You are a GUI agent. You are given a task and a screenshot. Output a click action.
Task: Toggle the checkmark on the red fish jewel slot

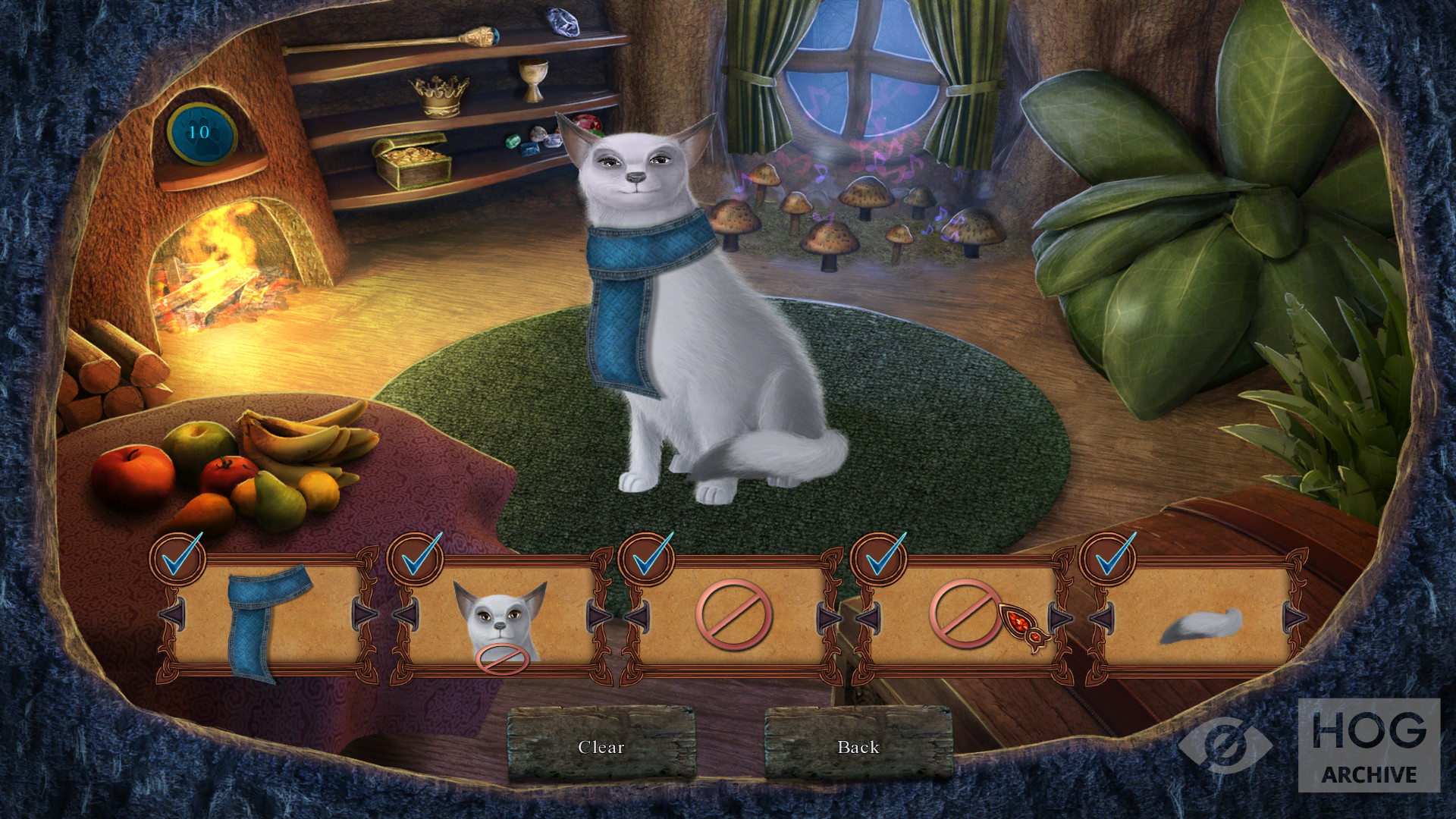tap(878, 559)
